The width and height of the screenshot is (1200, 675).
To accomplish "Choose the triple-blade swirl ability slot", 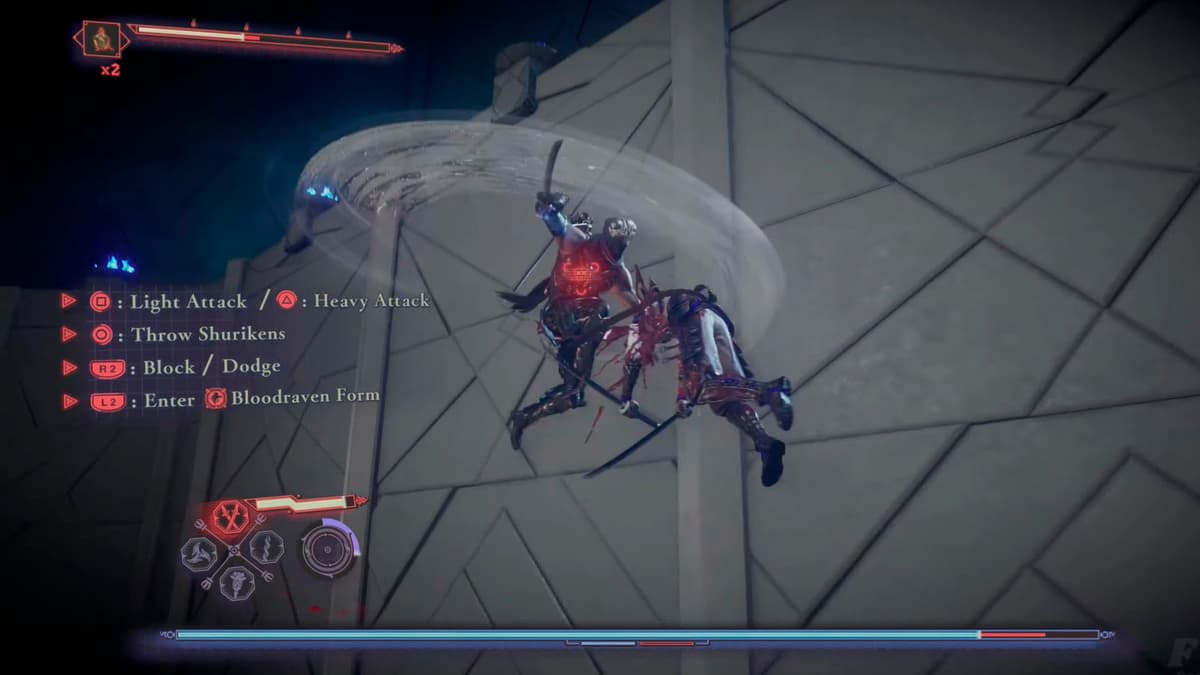I will pyautogui.click(x=199, y=552).
